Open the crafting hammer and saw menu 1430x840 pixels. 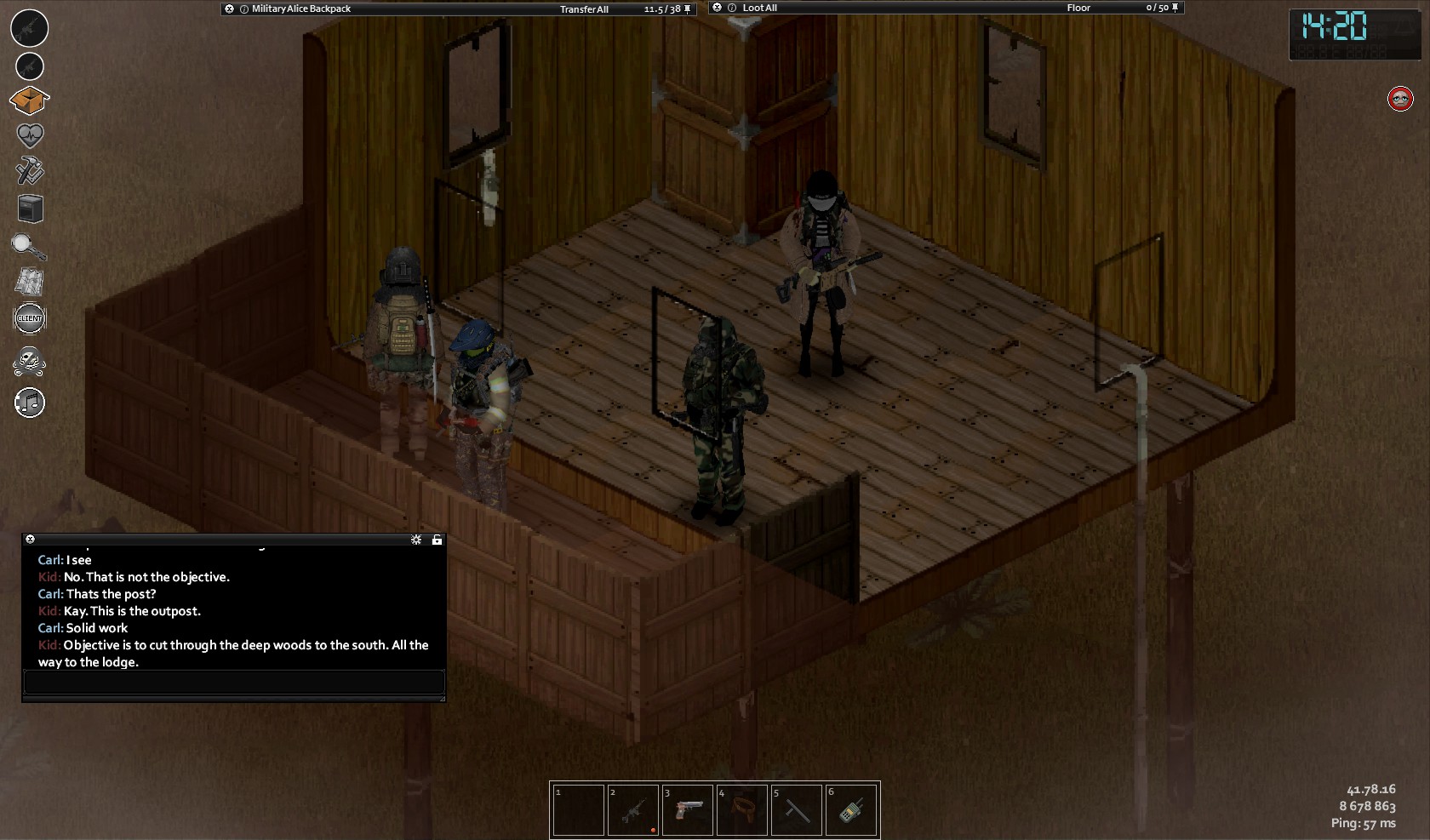pyautogui.click(x=30, y=171)
